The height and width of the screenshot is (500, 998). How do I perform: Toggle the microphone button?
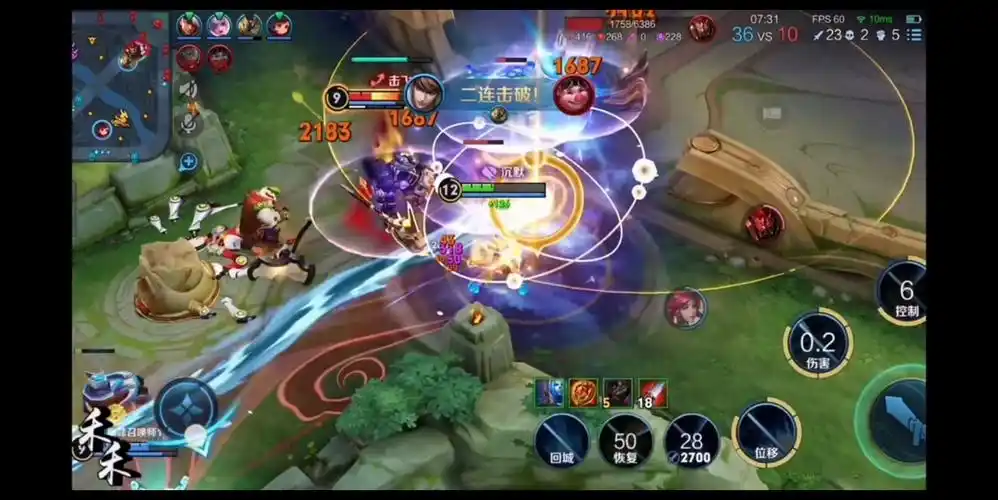[188, 122]
